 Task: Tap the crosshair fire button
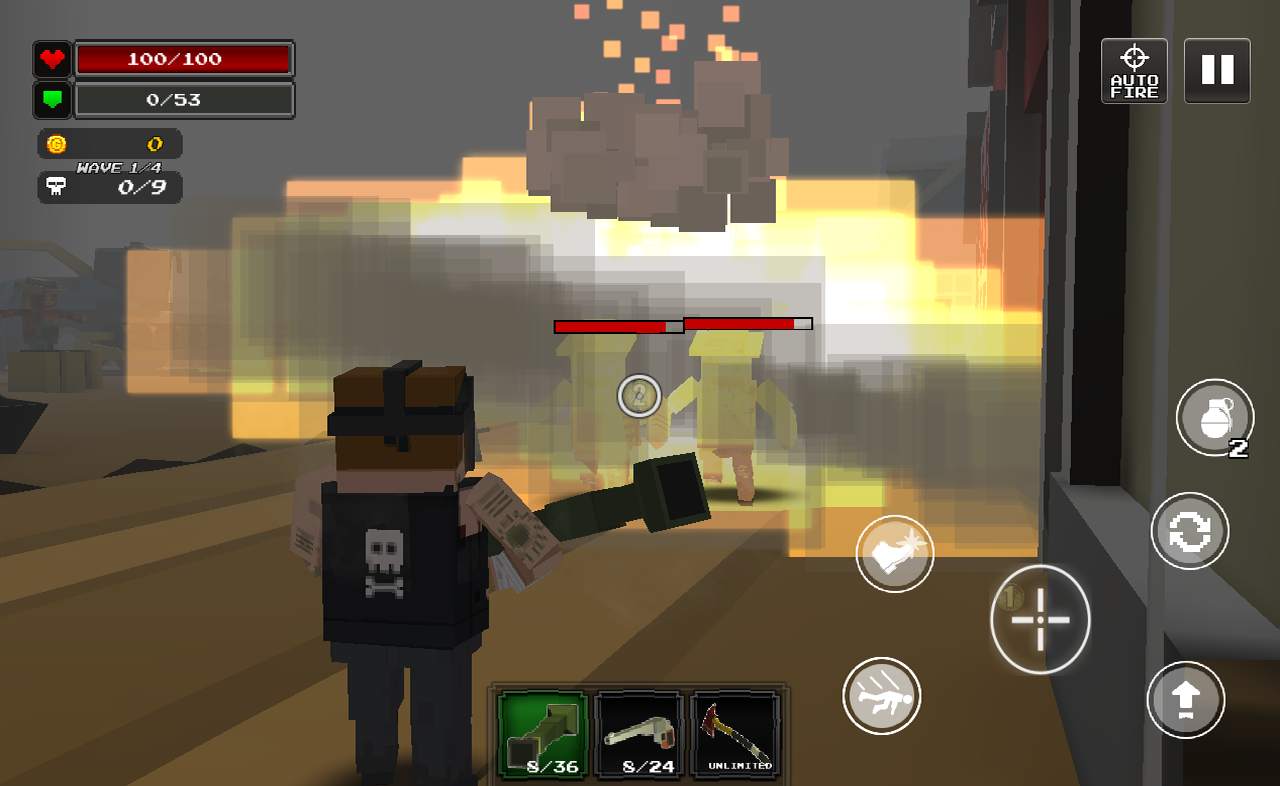pyautogui.click(x=1040, y=620)
